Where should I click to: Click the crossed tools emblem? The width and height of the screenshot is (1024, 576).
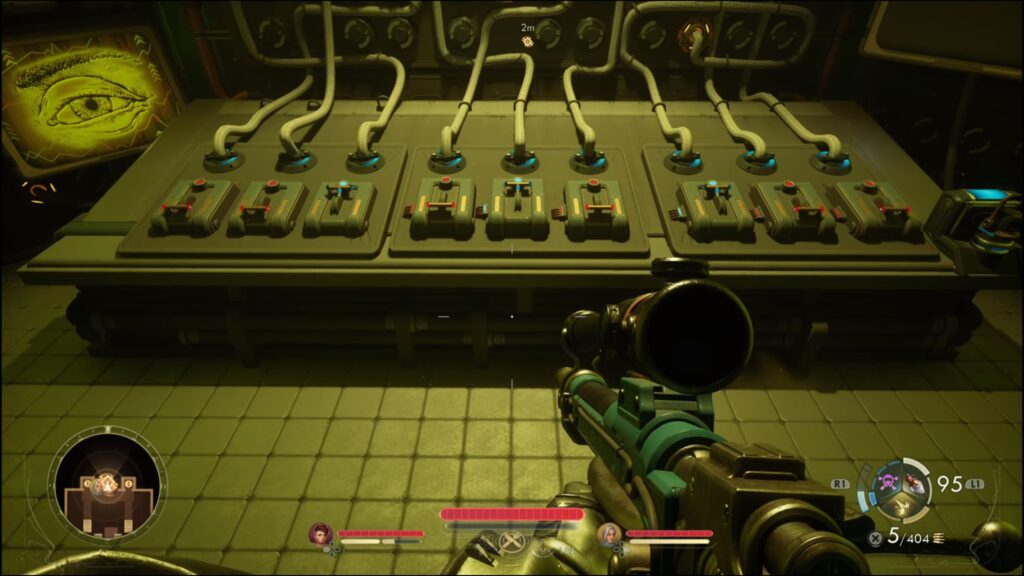pyautogui.click(x=512, y=542)
